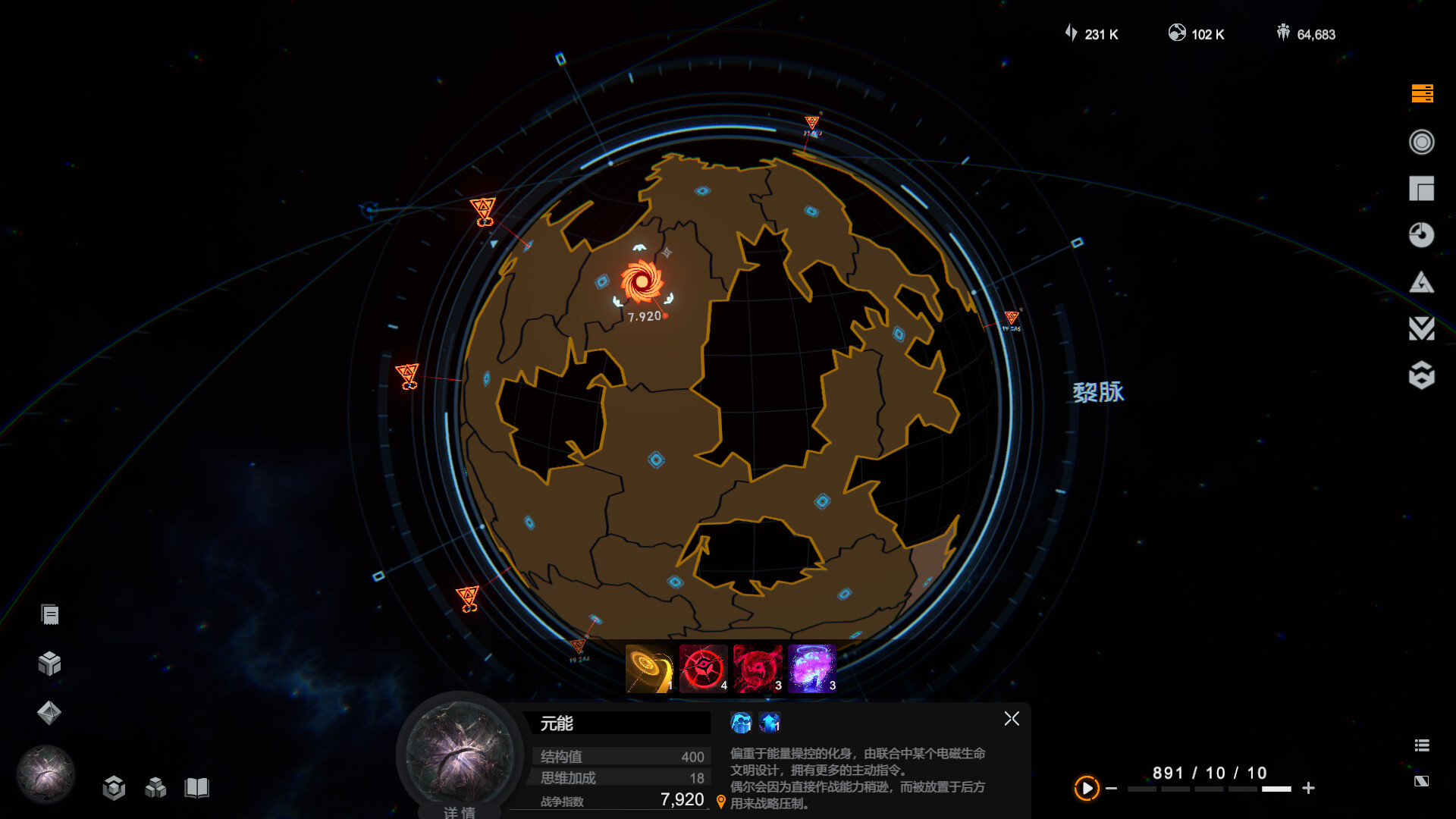Activate the golden vortex skill showing count 1
This screenshot has width=1456, height=819.
(648, 667)
